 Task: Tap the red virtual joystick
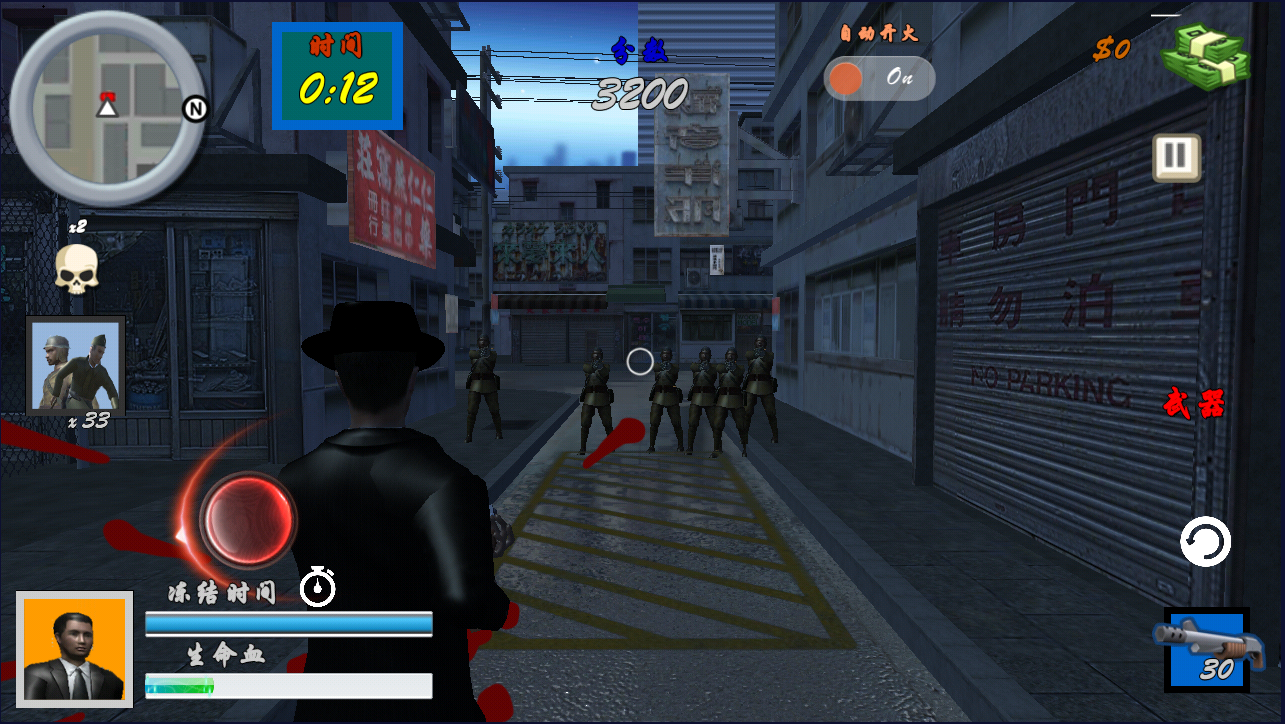pos(247,520)
